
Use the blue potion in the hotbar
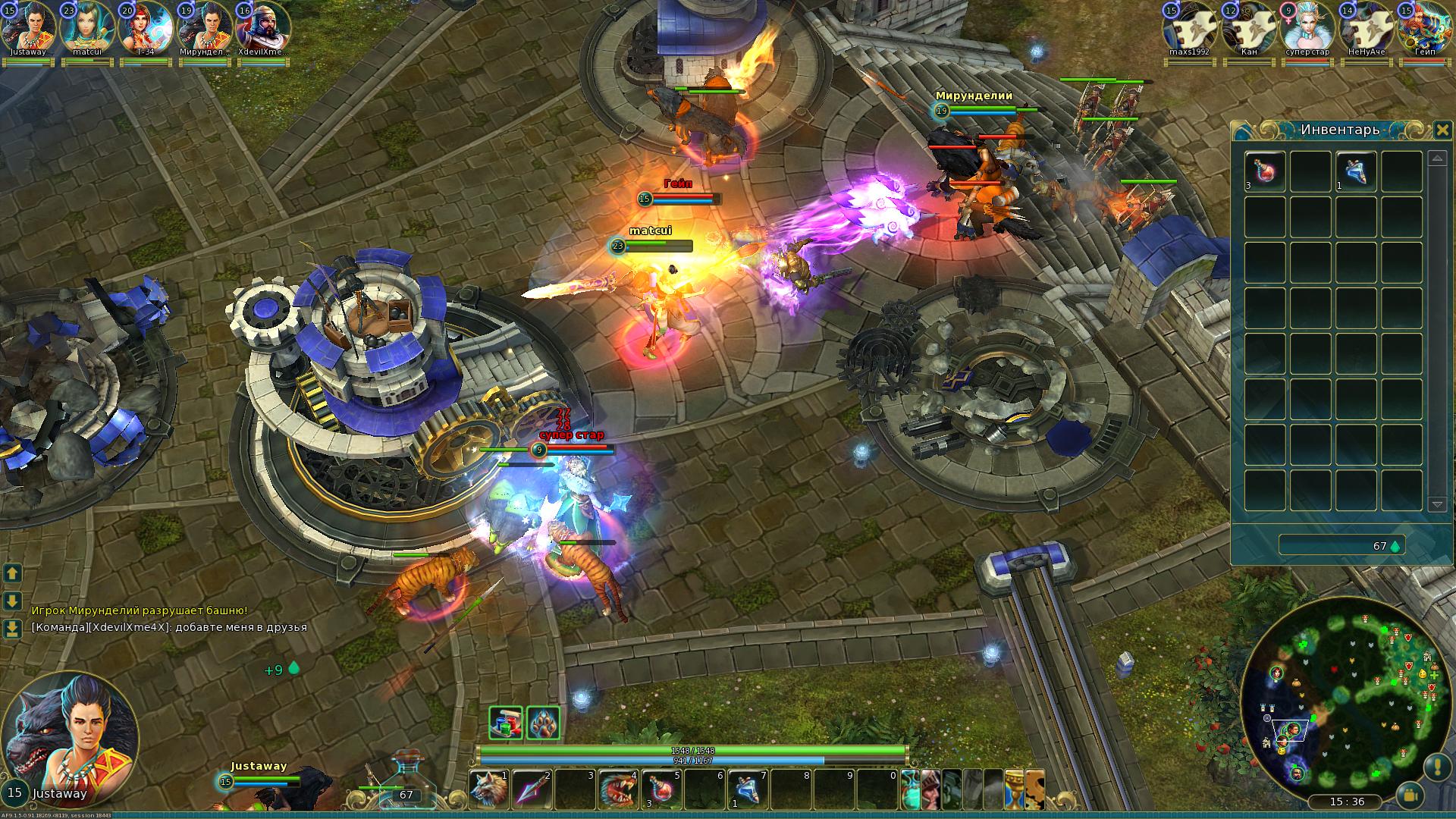point(747,790)
